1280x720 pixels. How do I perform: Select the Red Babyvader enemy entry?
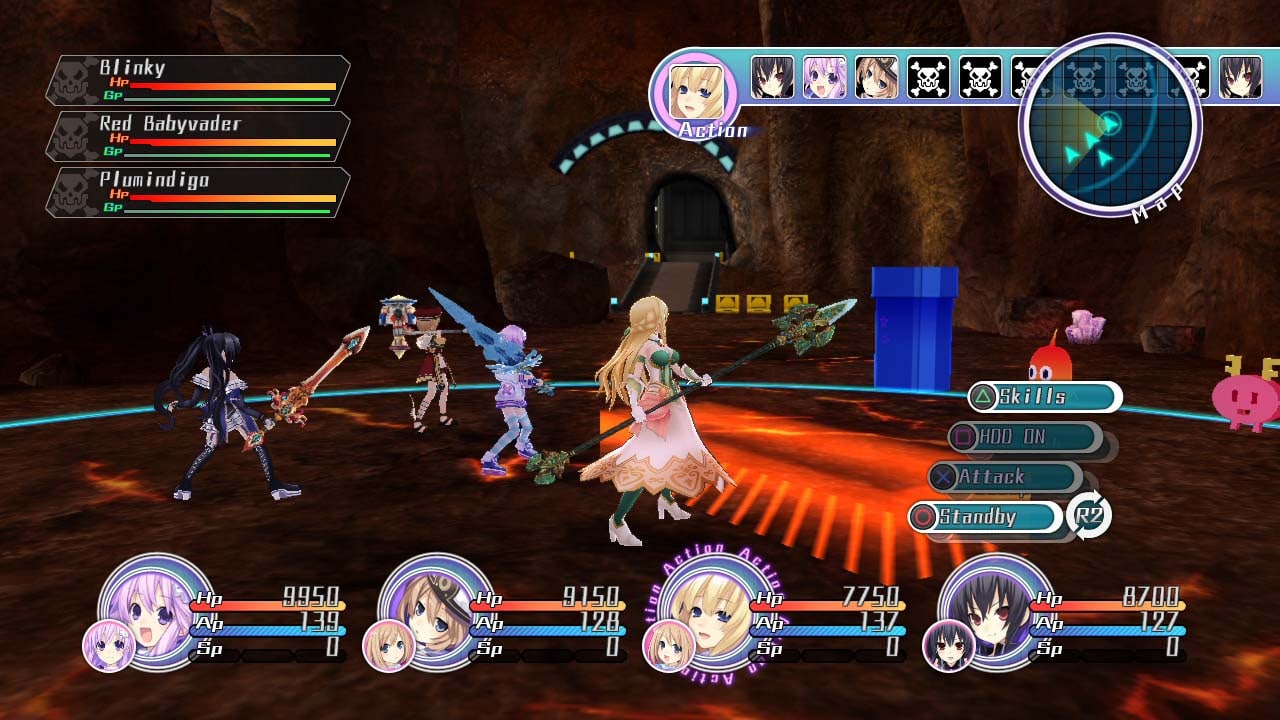tap(198, 137)
